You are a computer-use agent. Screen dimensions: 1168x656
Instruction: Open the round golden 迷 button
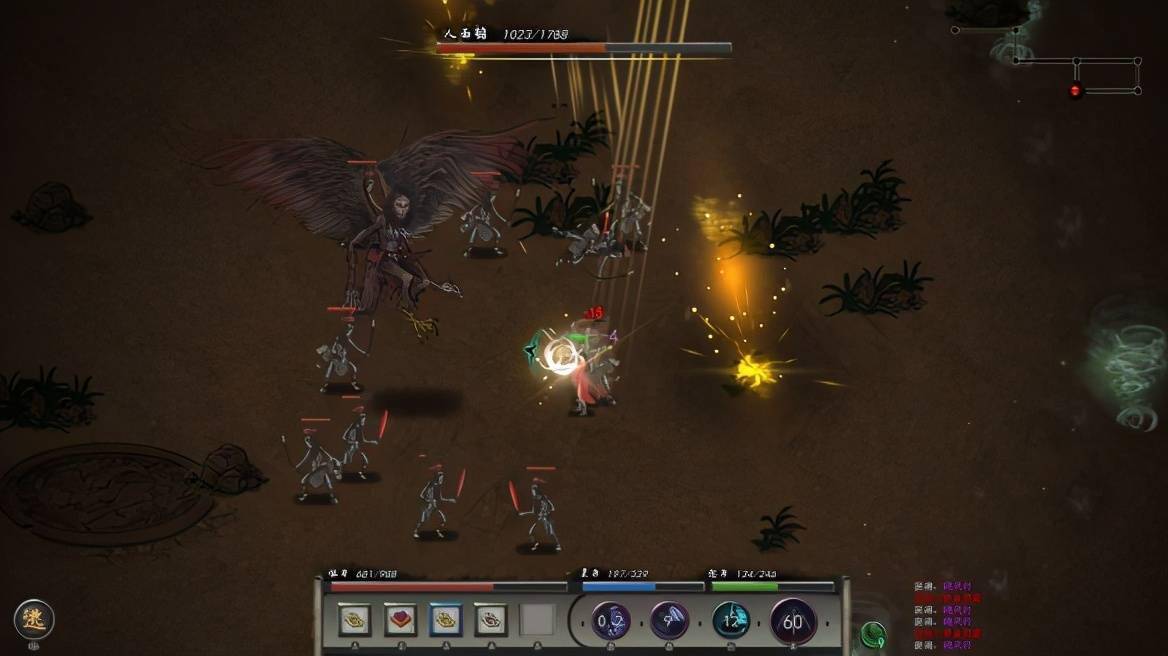(33, 620)
